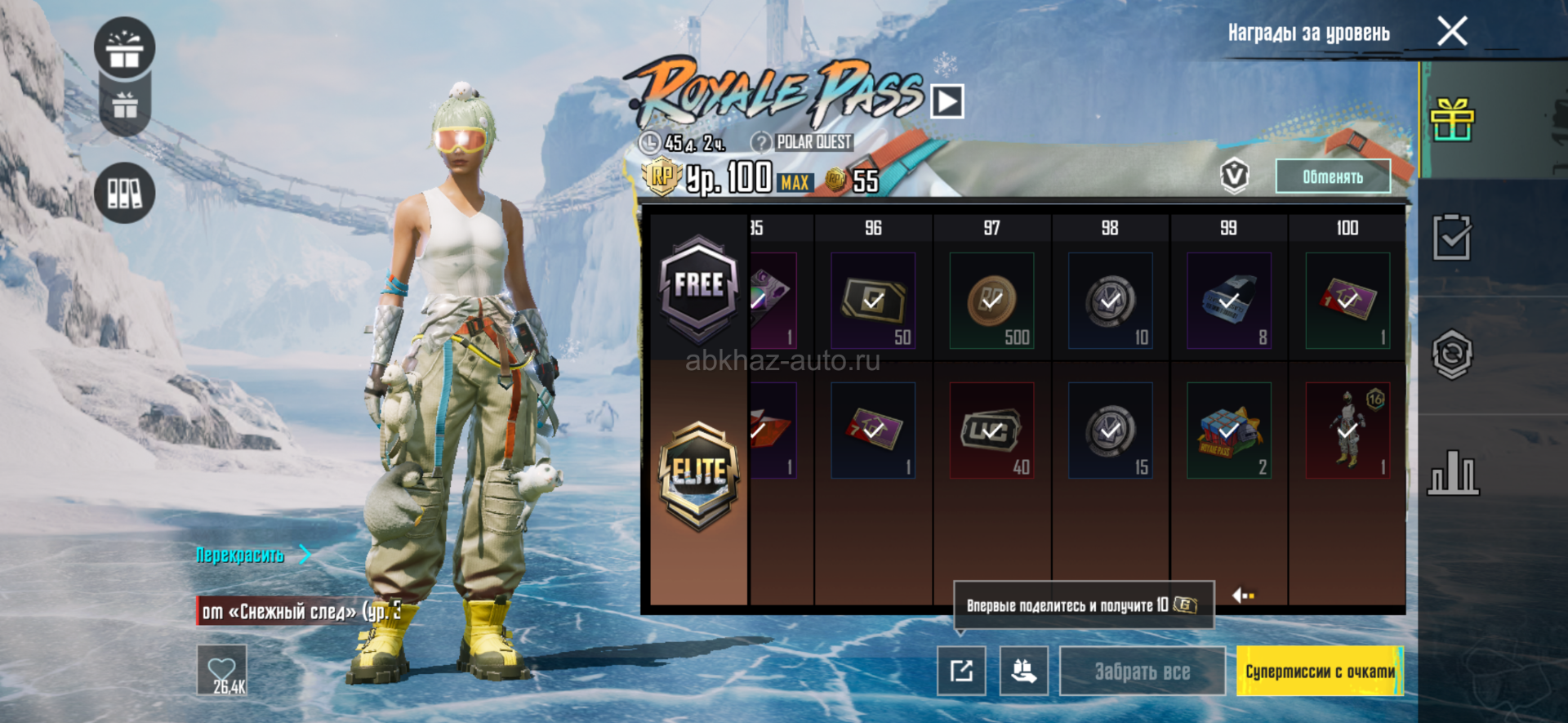Select the level 98 Elite 15 silver reward
The height and width of the screenshot is (723, 1568).
point(1110,431)
